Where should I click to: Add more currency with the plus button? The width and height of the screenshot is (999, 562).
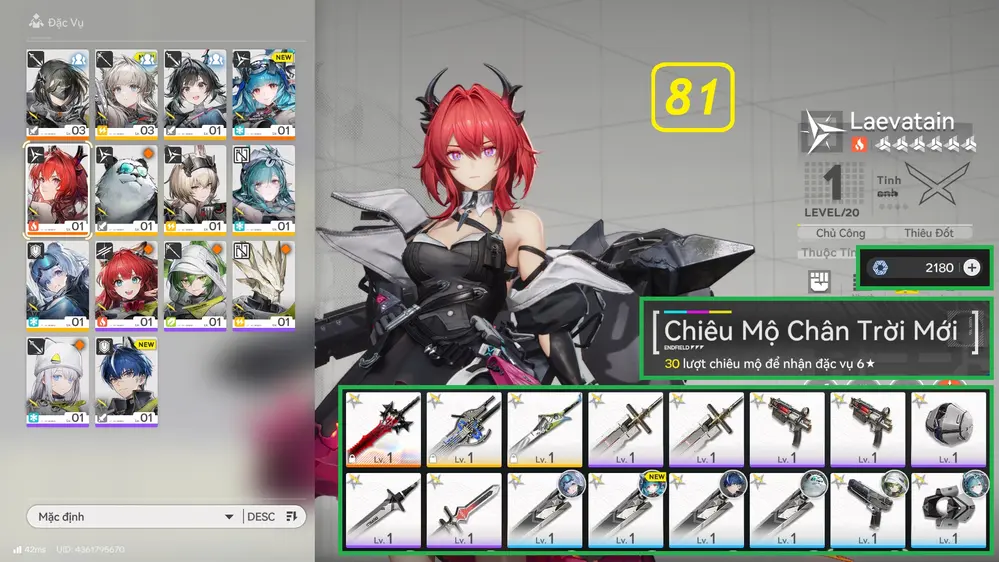[972, 267]
